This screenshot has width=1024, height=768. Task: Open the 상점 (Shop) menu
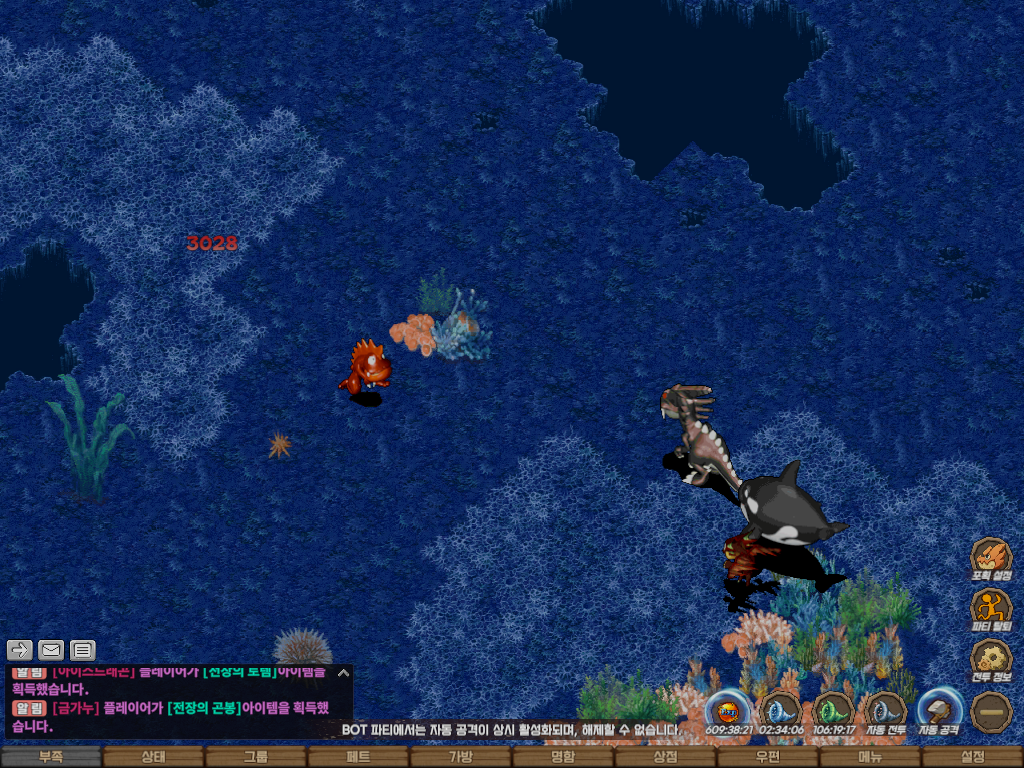(665, 757)
